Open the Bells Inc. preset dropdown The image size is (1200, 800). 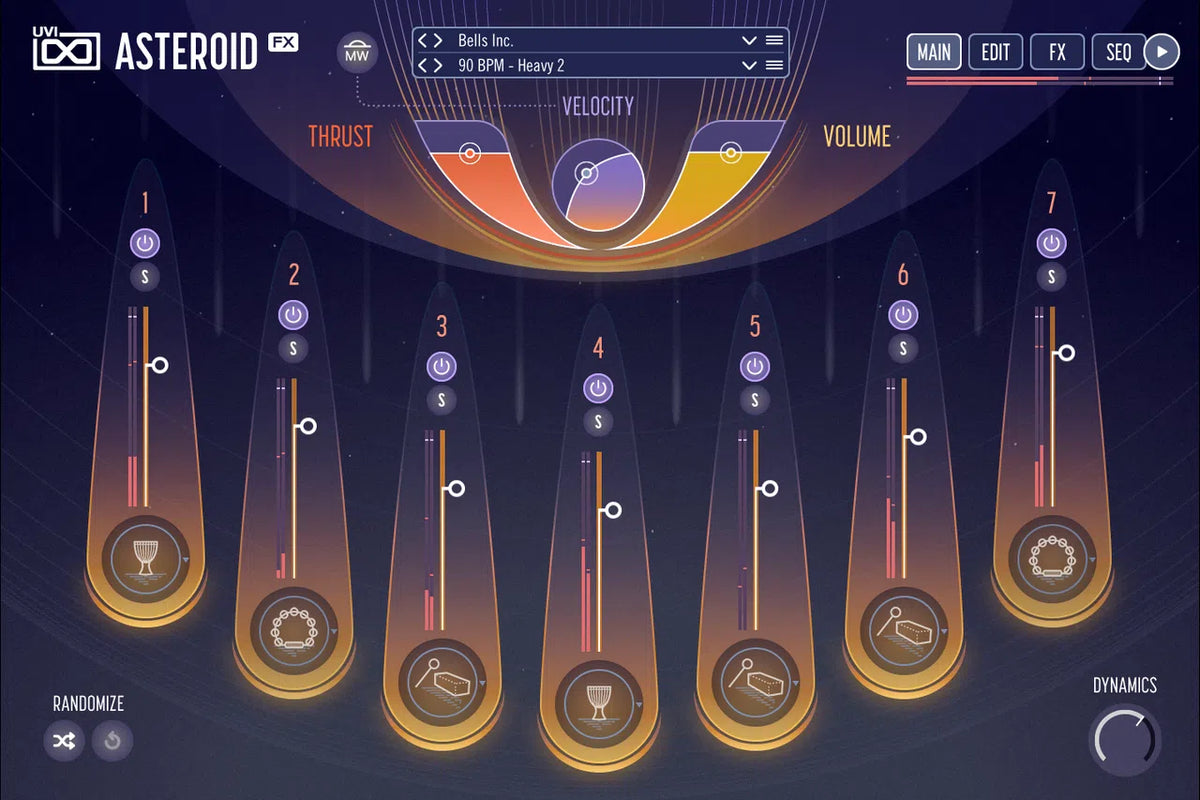[748, 41]
